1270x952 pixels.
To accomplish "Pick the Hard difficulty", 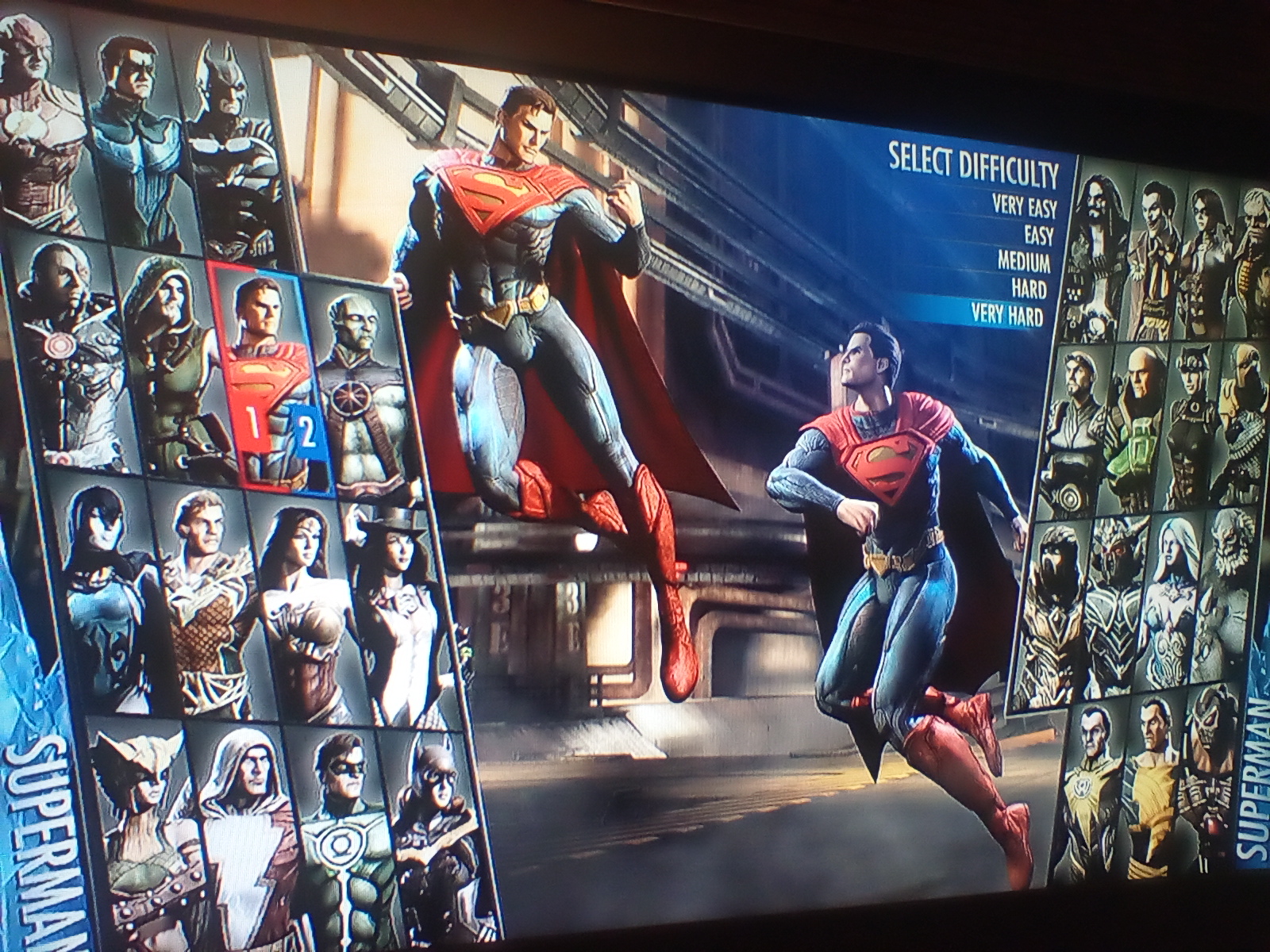I will [x=1029, y=288].
